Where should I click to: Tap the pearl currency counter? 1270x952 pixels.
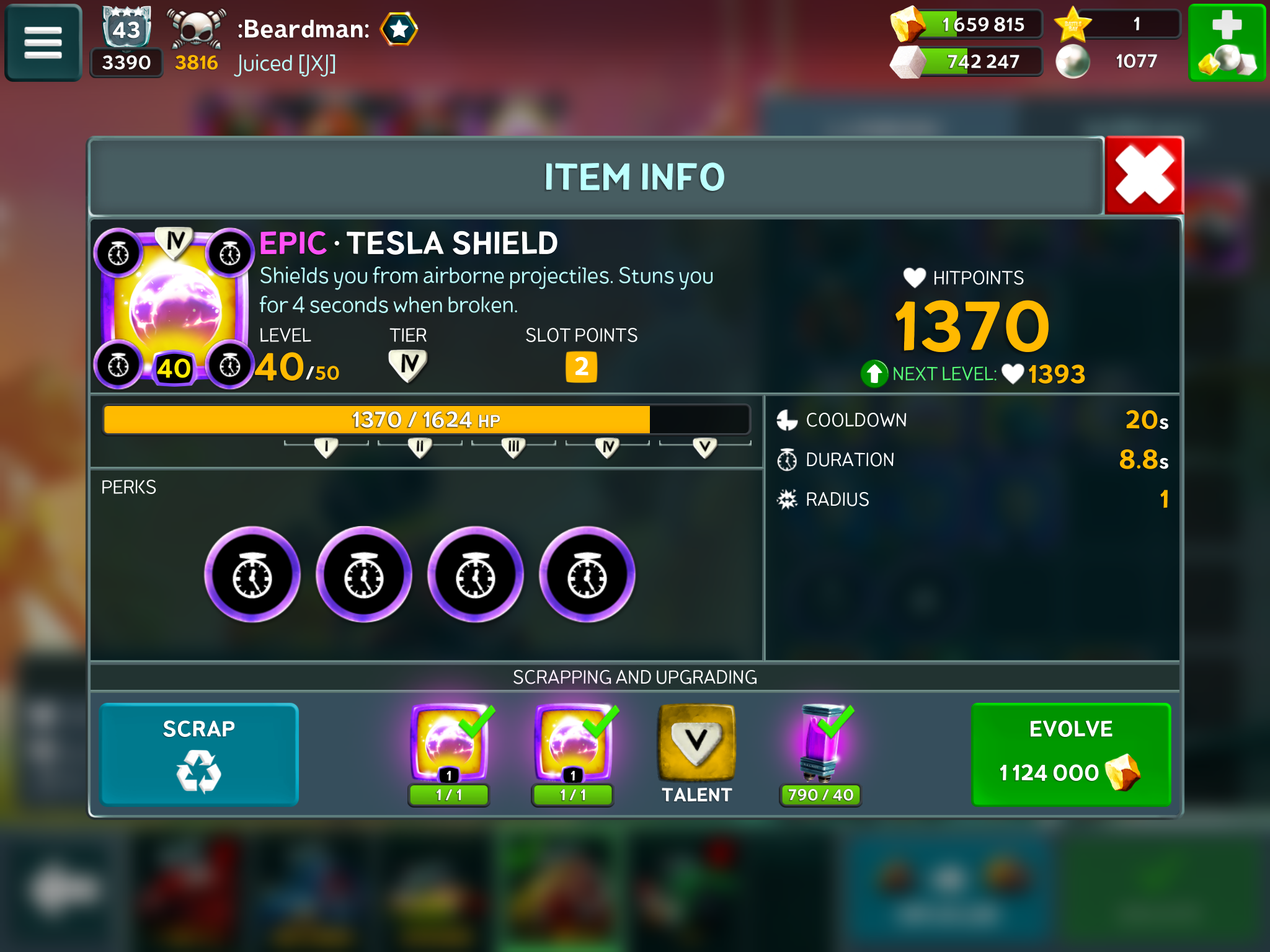coord(1116,61)
